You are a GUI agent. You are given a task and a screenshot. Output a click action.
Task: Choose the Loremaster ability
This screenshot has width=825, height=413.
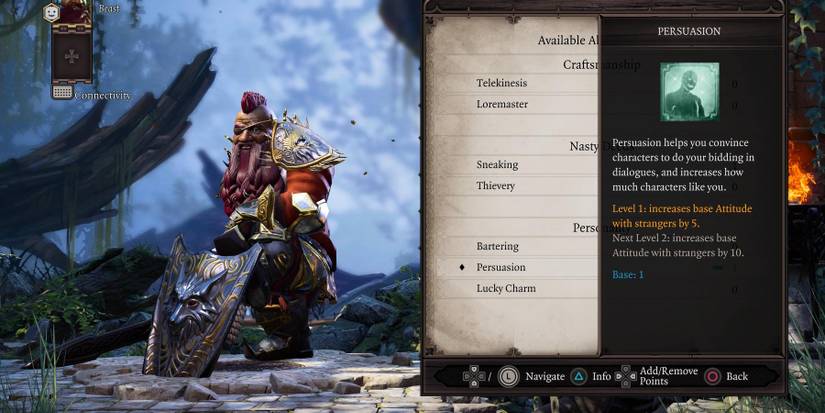502,104
